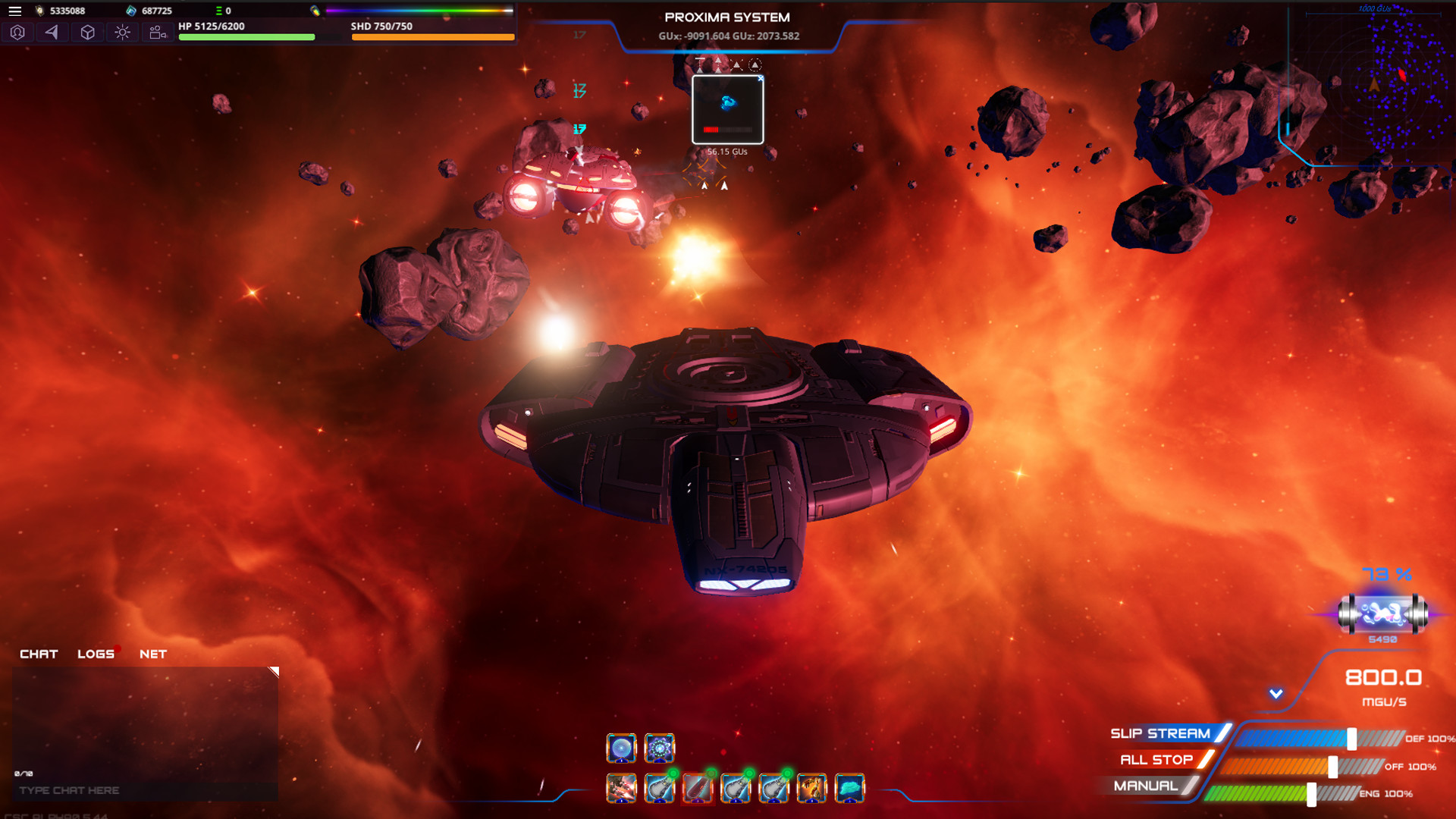Click the paper-plane navigation icon

52,33
